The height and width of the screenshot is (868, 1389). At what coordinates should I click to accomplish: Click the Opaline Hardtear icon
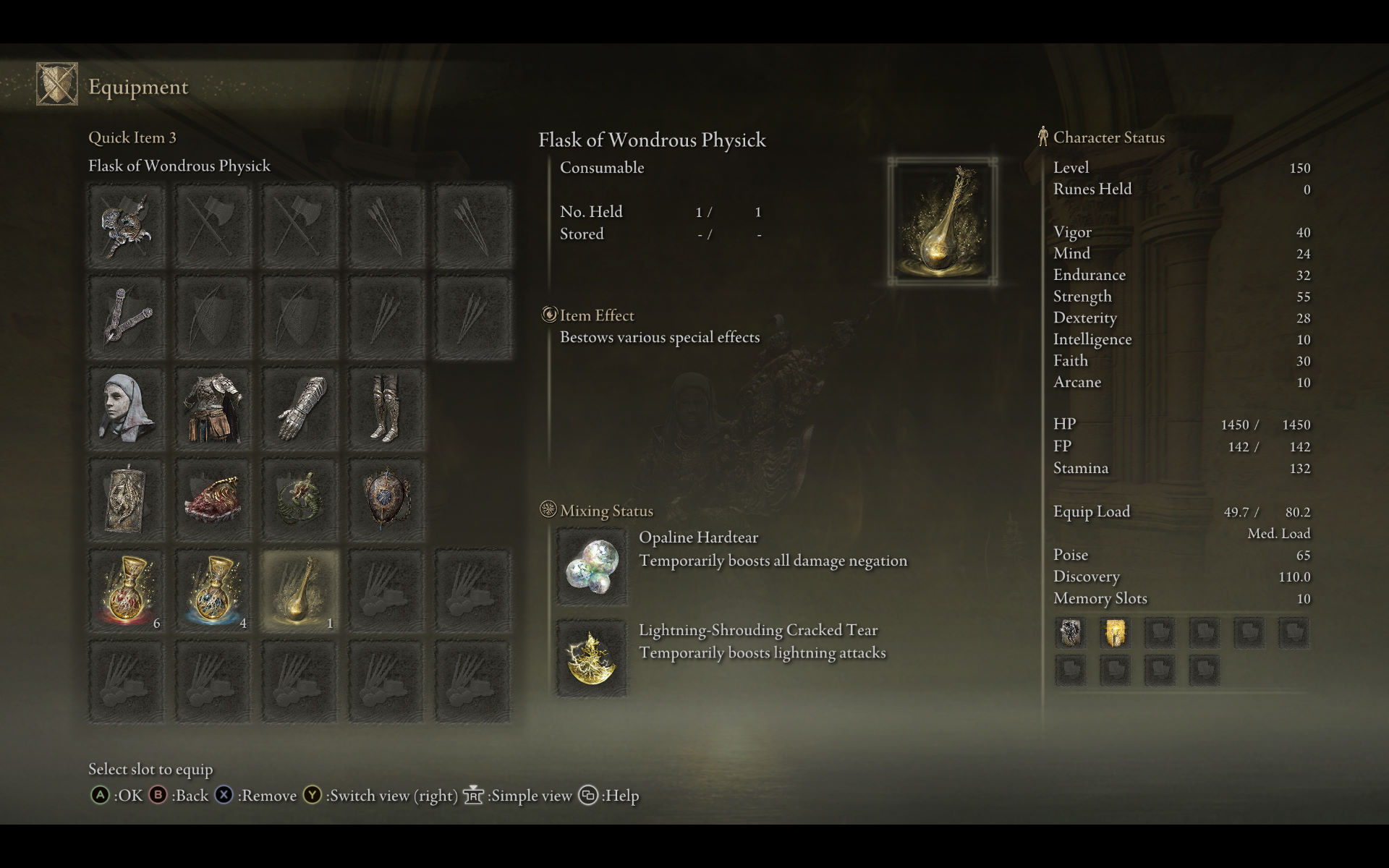point(591,567)
